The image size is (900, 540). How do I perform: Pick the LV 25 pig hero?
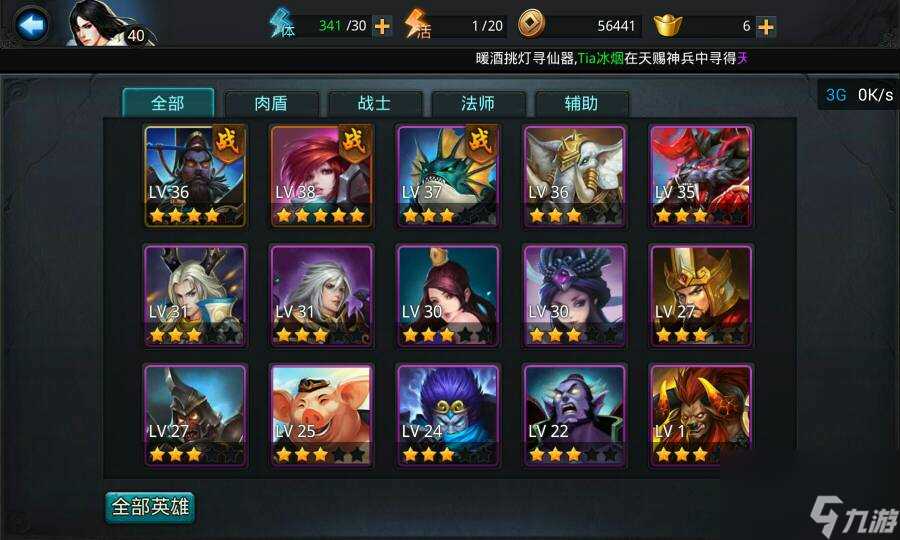[321, 415]
